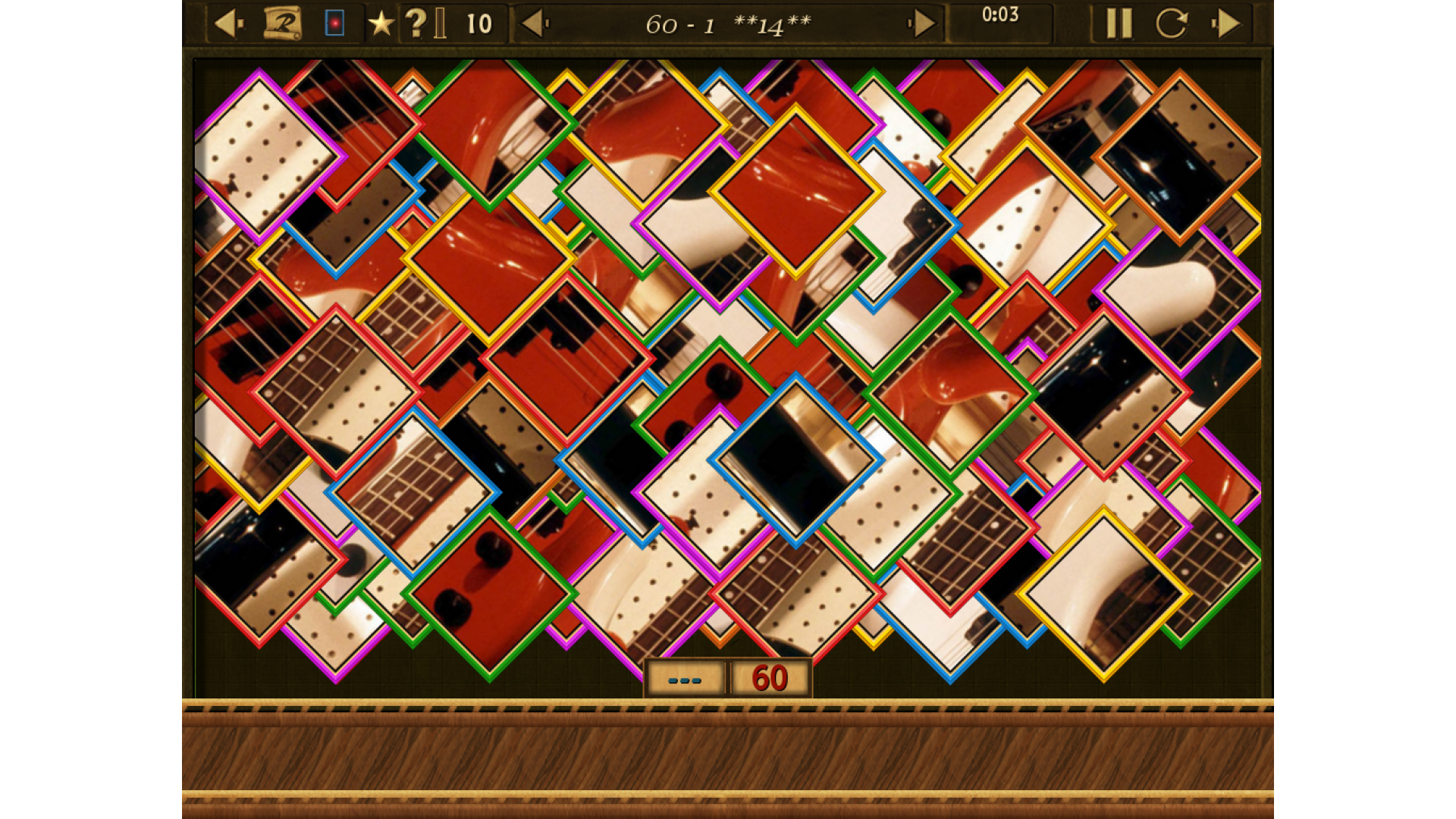Advance to the next puzzle level
This screenshot has width=1456, height=819.
click(923, 24)
